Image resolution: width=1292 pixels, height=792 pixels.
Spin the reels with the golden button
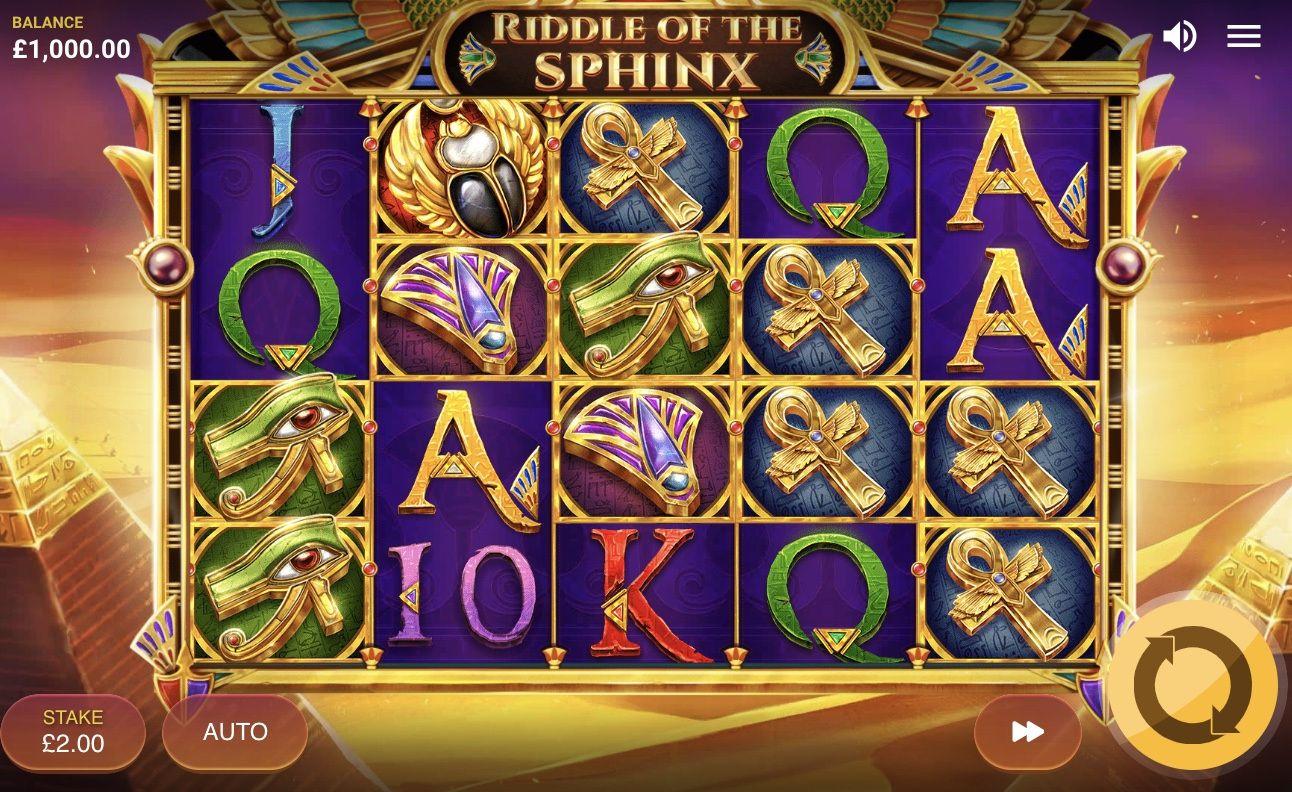[1192, 685]
